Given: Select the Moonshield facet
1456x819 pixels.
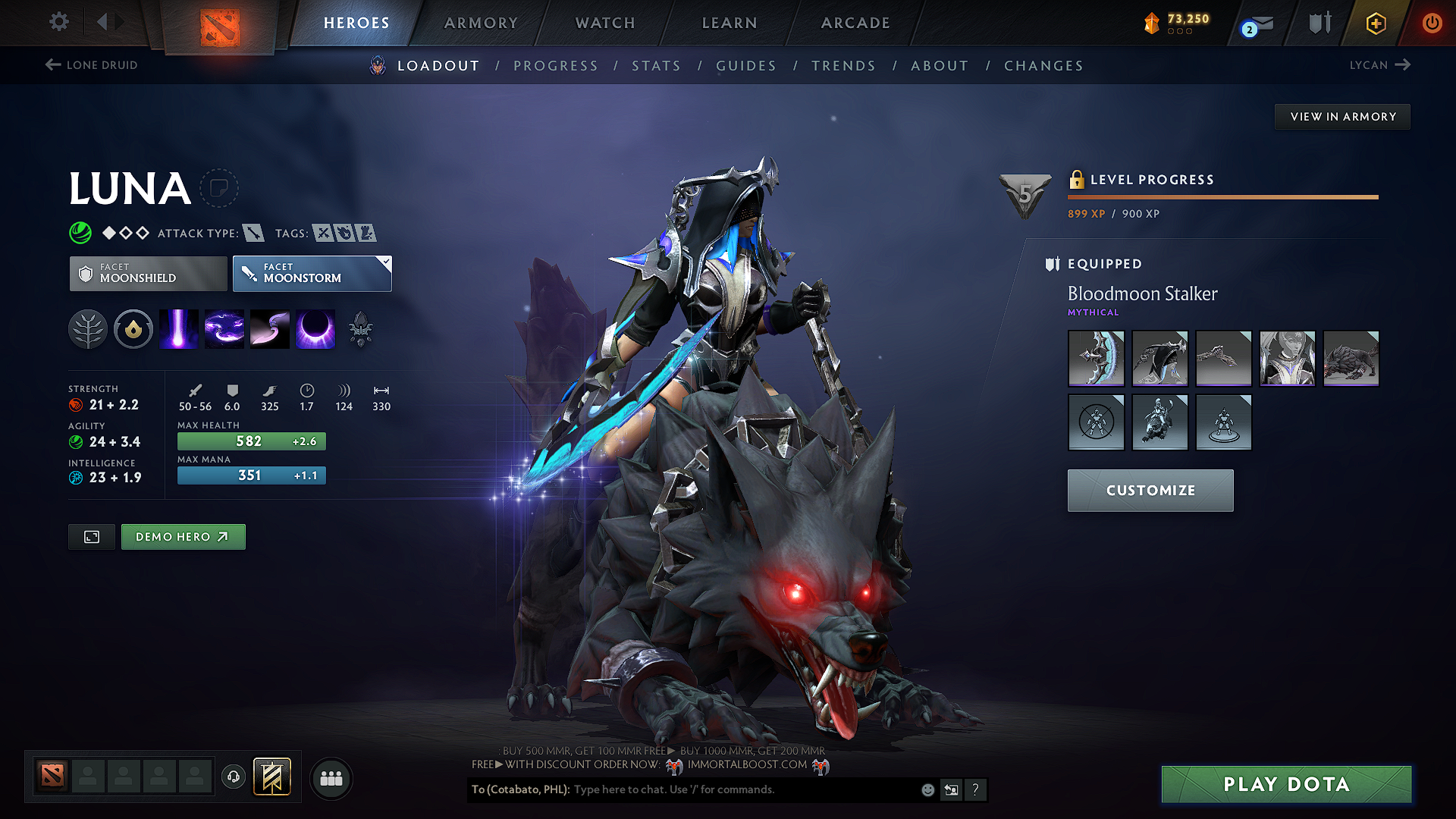Looking at the screenshot, I should click(x=147, y=273).
